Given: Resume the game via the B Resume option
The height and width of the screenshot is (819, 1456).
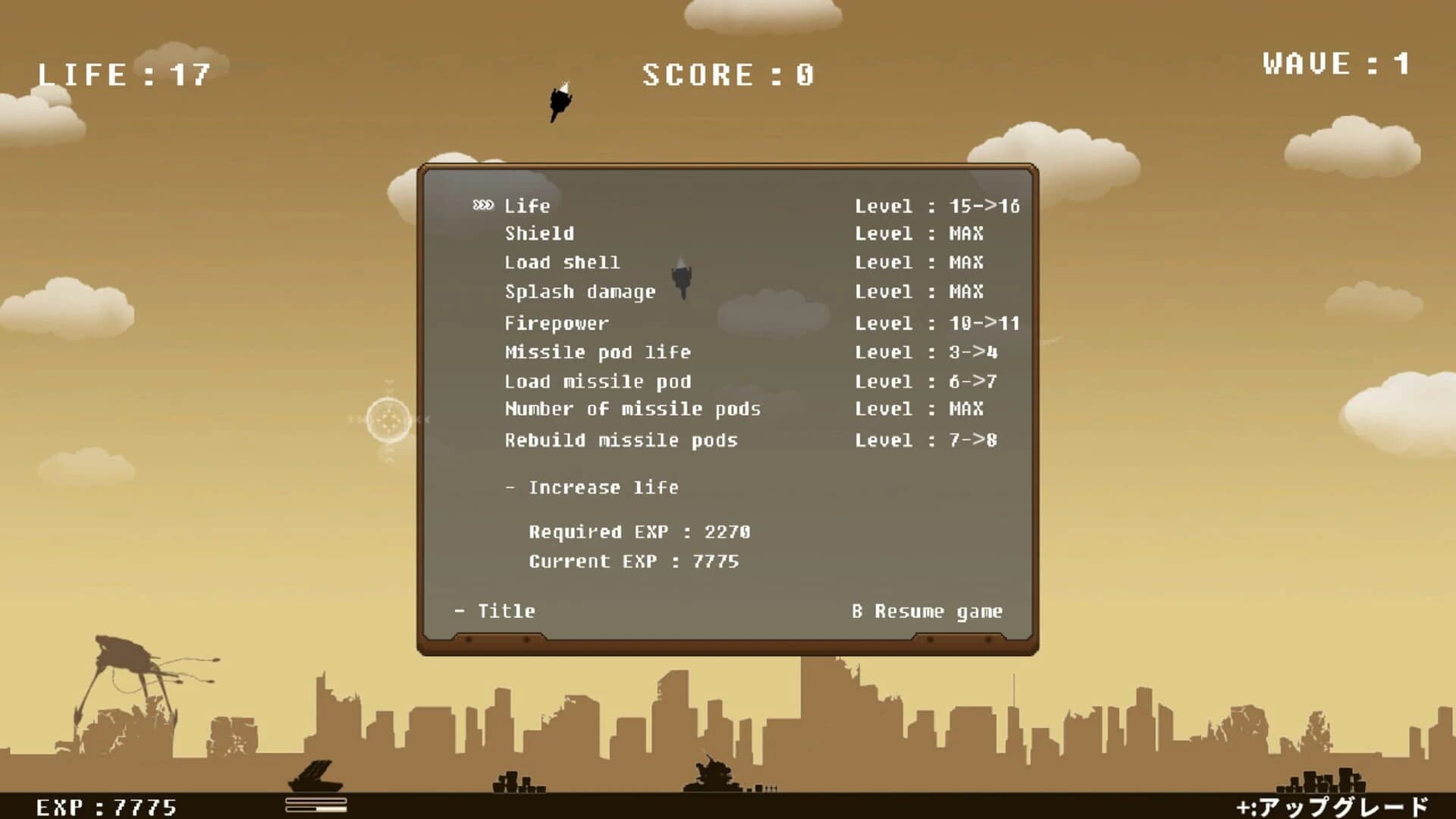Looking at the screenshot, I should tap(927, 610).
